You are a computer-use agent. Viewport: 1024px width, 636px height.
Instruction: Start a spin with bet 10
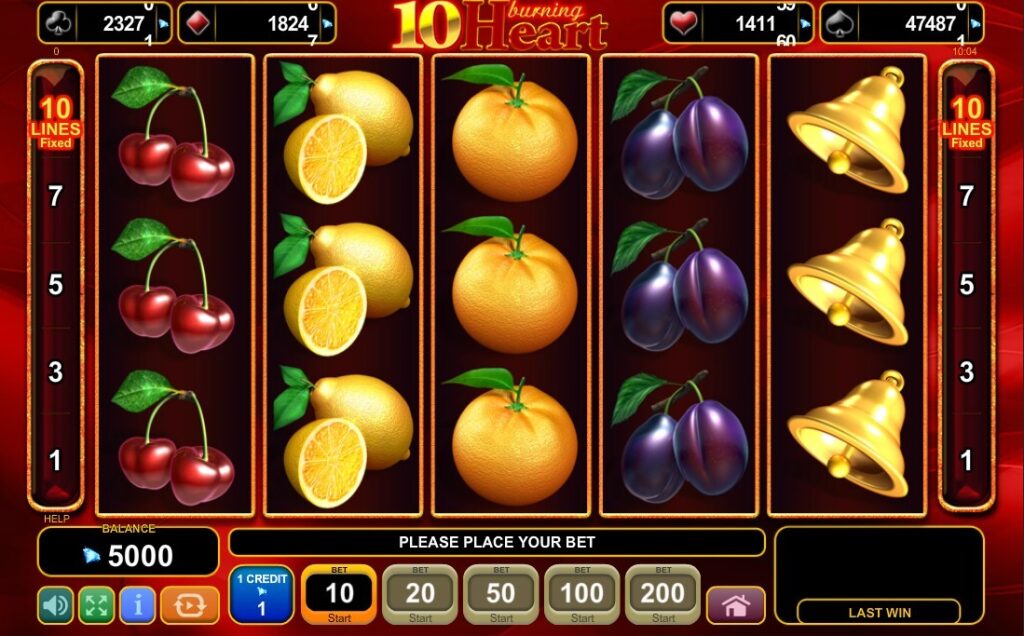coord(339,595)
